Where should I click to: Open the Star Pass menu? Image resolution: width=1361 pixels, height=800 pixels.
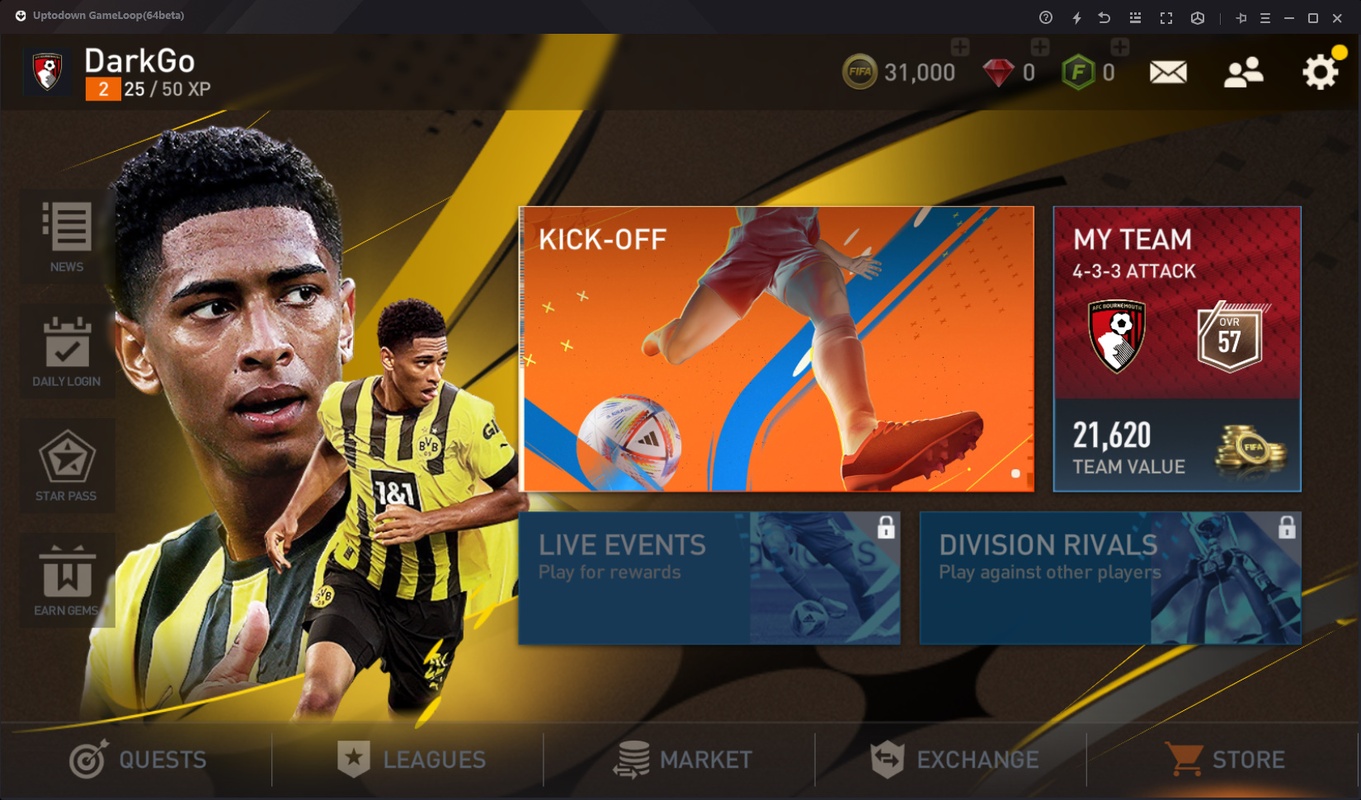[67, 467]
